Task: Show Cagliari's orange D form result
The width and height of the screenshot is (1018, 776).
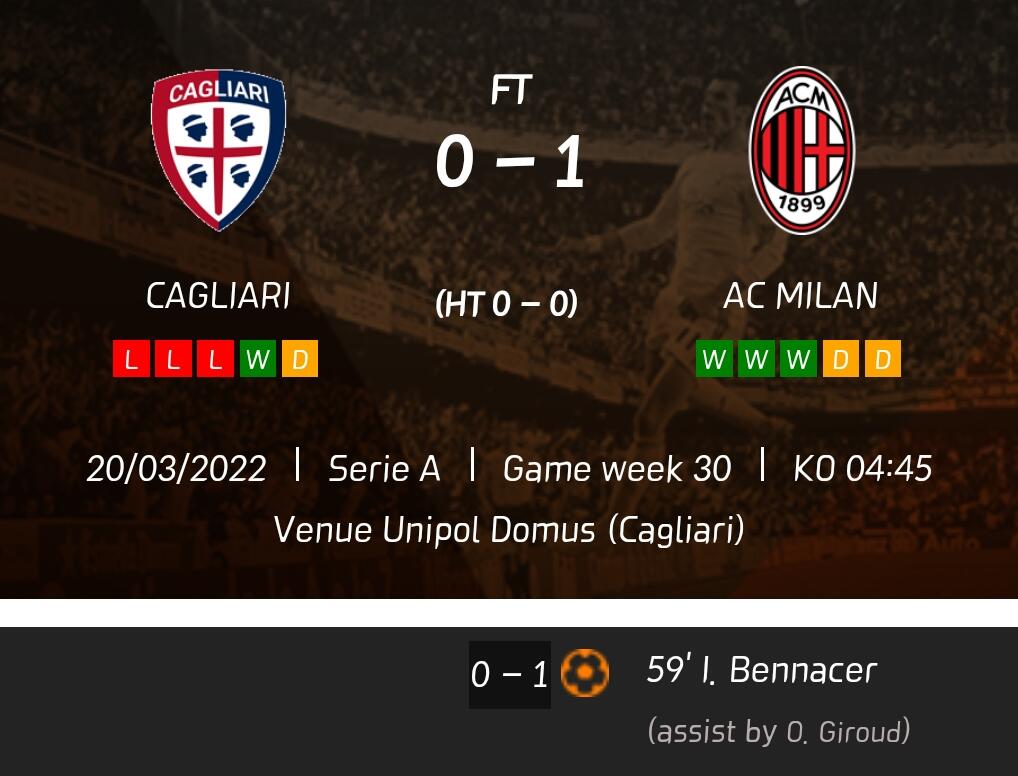Action: click(x=299, y=359)
